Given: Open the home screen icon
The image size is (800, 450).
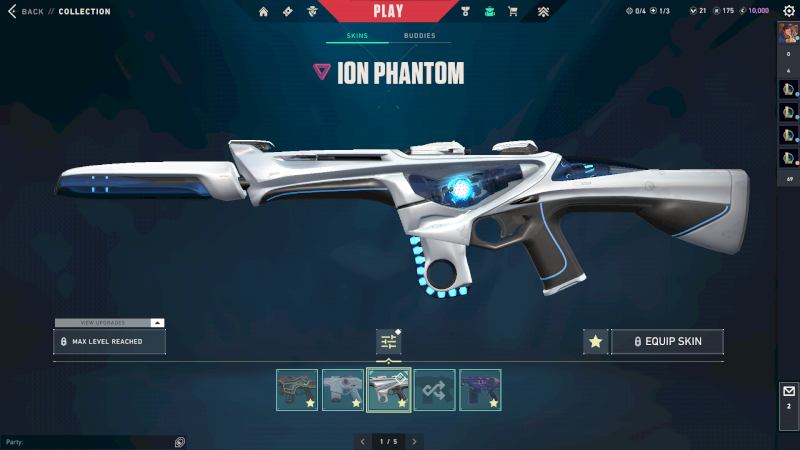Looking at the screenshot, I should pos(264,12).
